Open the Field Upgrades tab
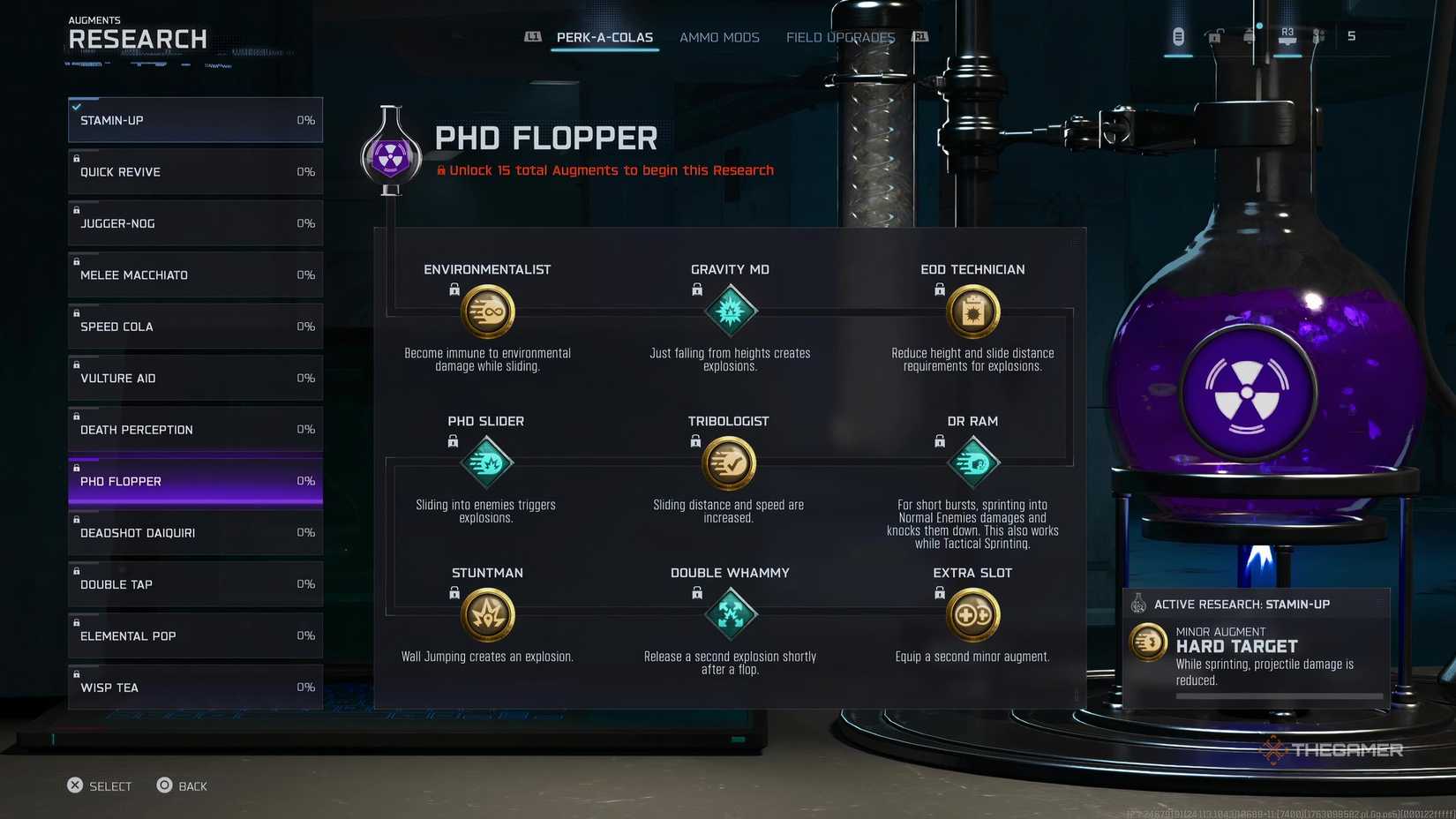The width and height of the screenshot is (1456, 819). [x=839, y=37]
